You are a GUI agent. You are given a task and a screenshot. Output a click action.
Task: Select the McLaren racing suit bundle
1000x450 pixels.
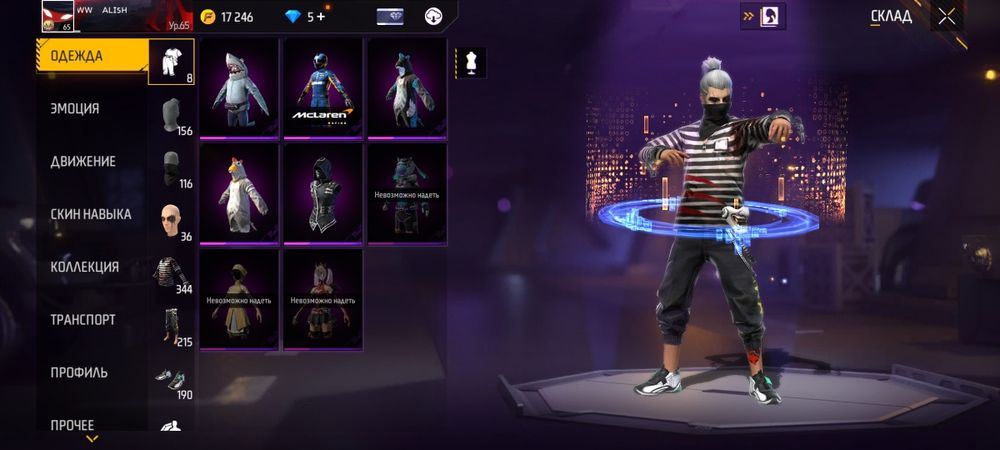323,88
